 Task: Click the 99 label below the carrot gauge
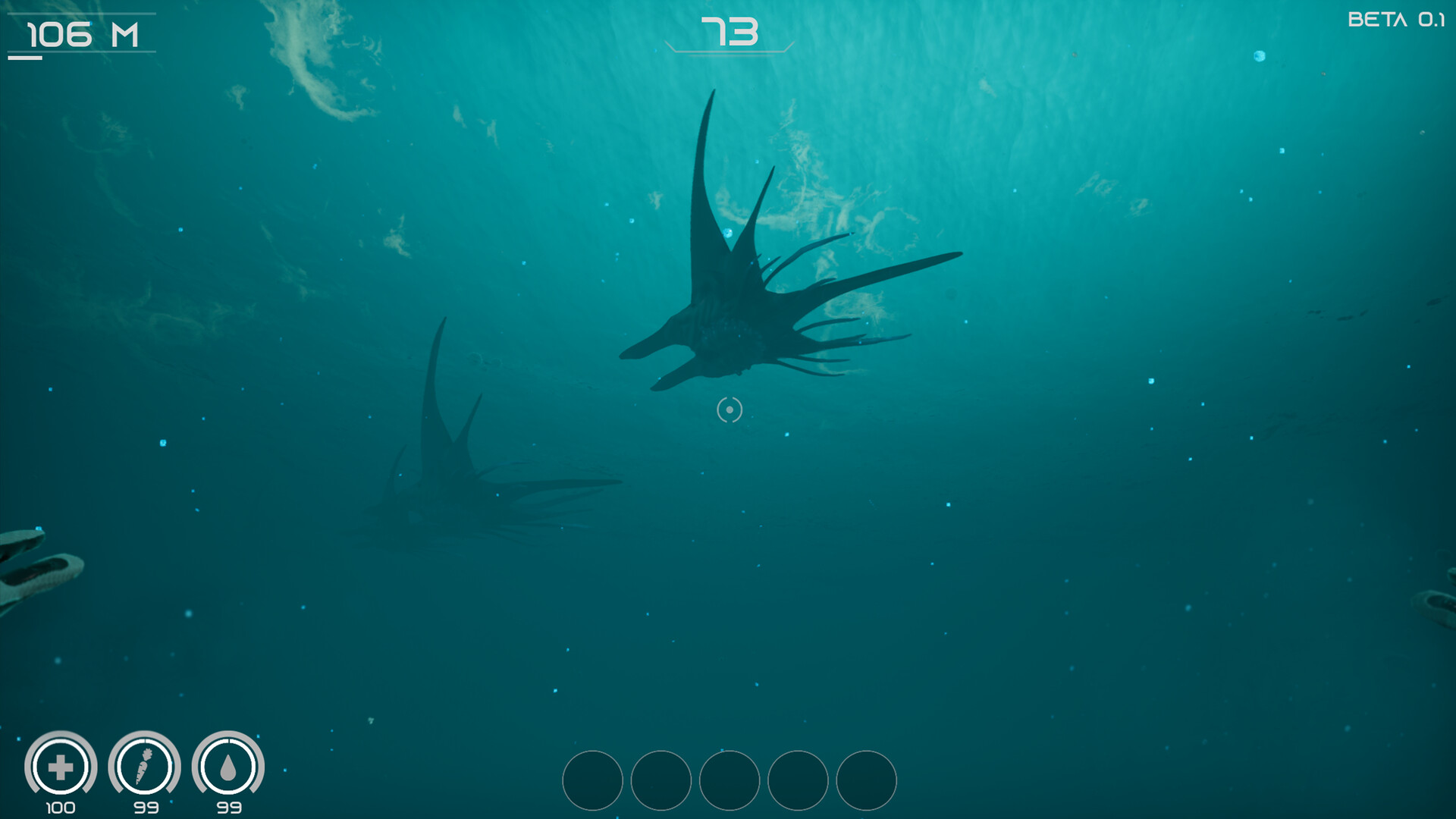146,807
